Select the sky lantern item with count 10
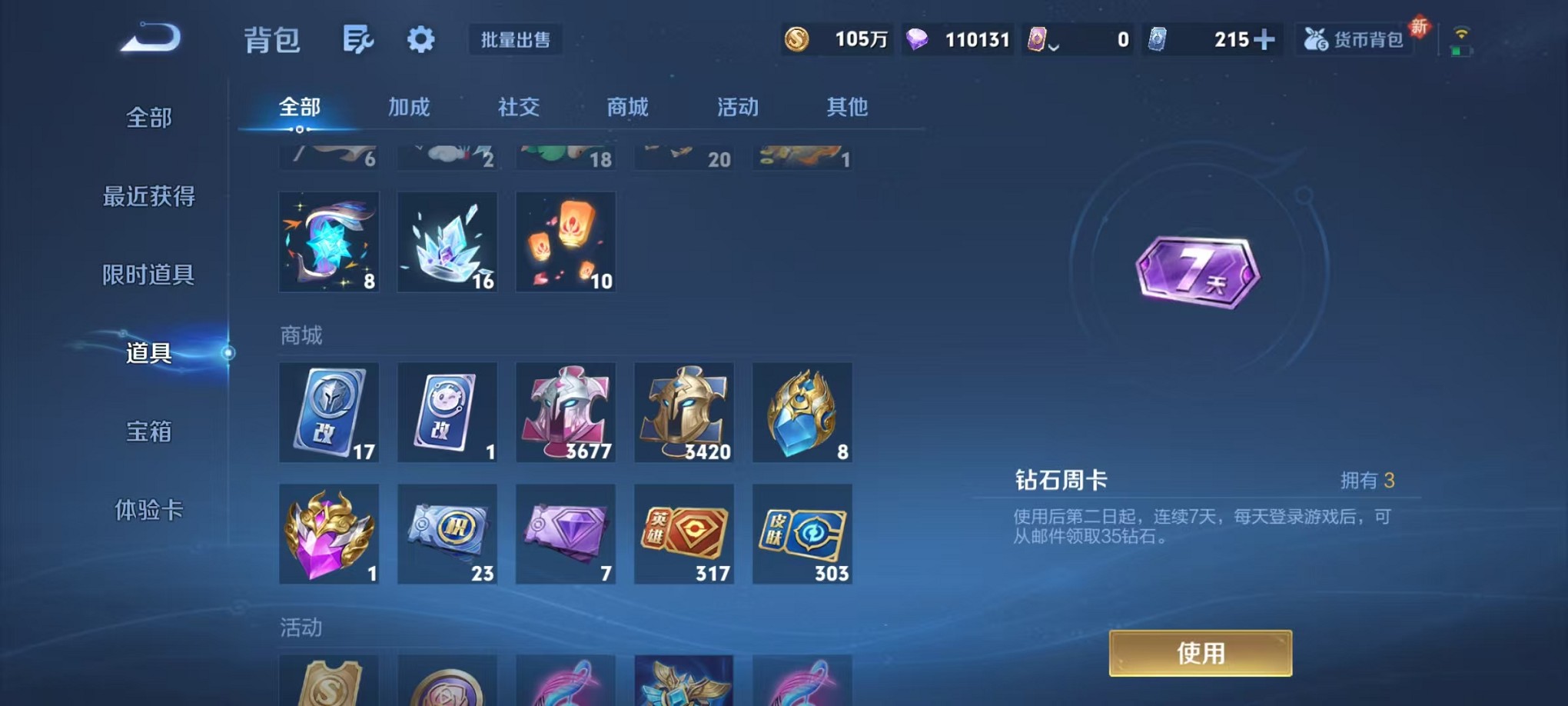 click(565, 242)
